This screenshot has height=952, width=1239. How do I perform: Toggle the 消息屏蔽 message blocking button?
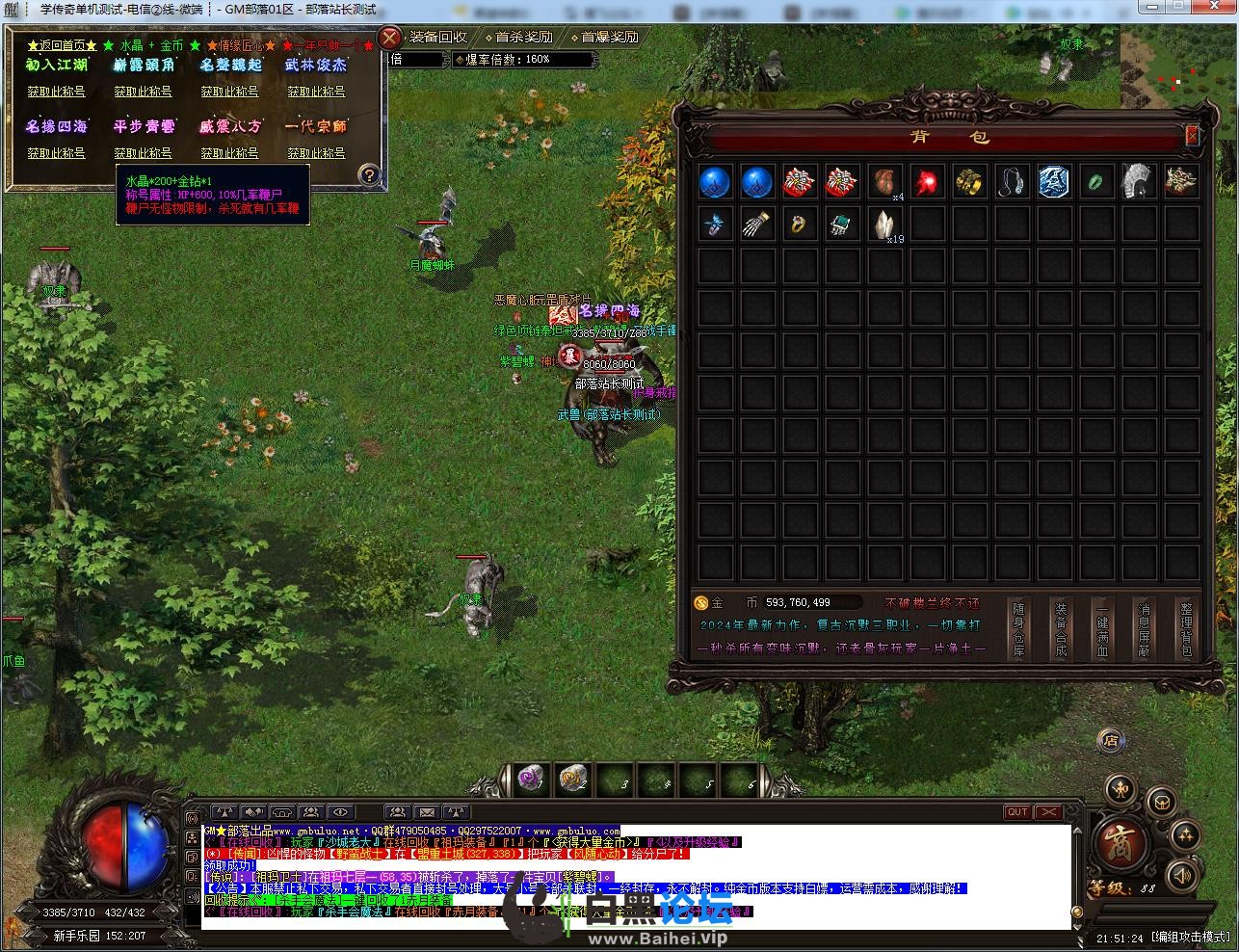click(x=1144, y=630)
